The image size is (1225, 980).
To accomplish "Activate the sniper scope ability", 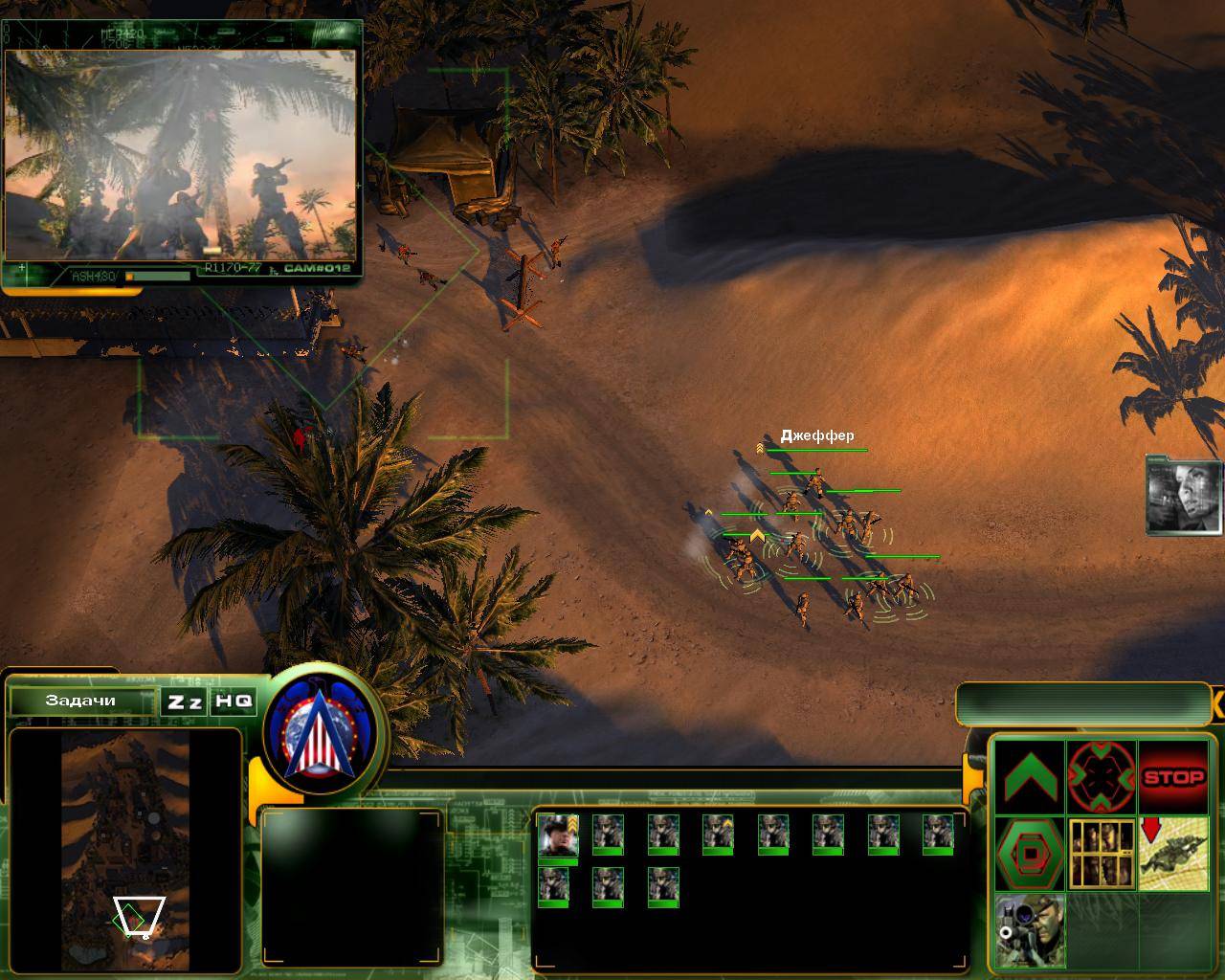I will [x=1030, y=929].
